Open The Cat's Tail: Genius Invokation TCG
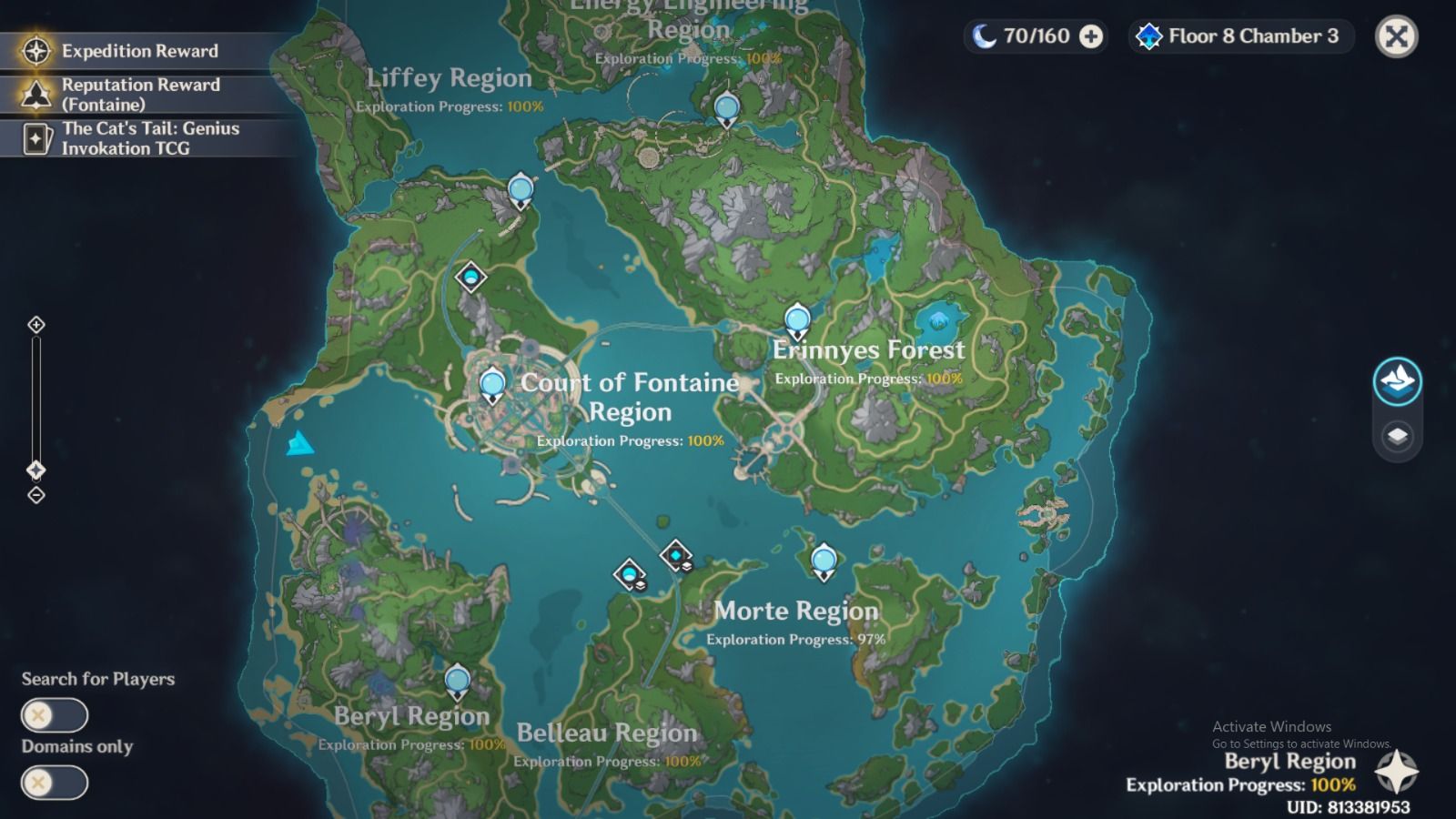Image resolution: width=1456 pixels, height=819 pixels. (136, 138)
